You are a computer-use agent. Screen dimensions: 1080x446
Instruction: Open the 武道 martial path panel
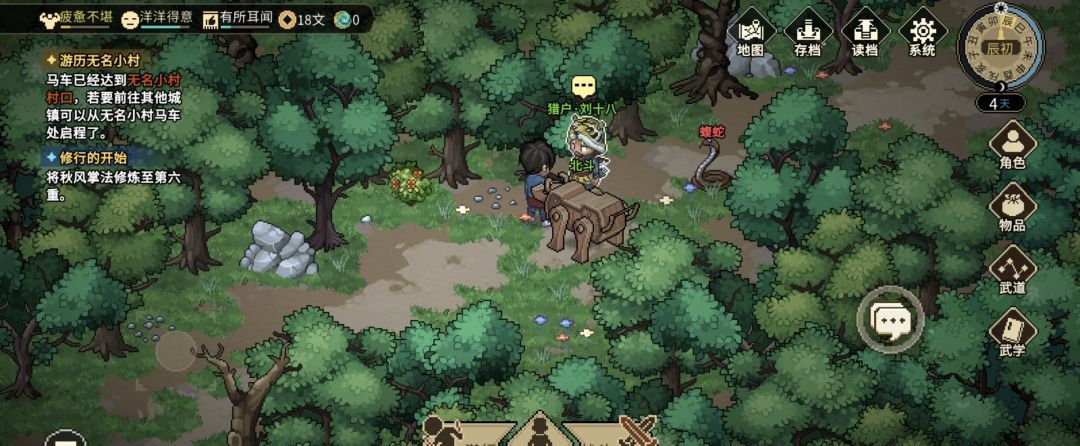point(1012,270)
